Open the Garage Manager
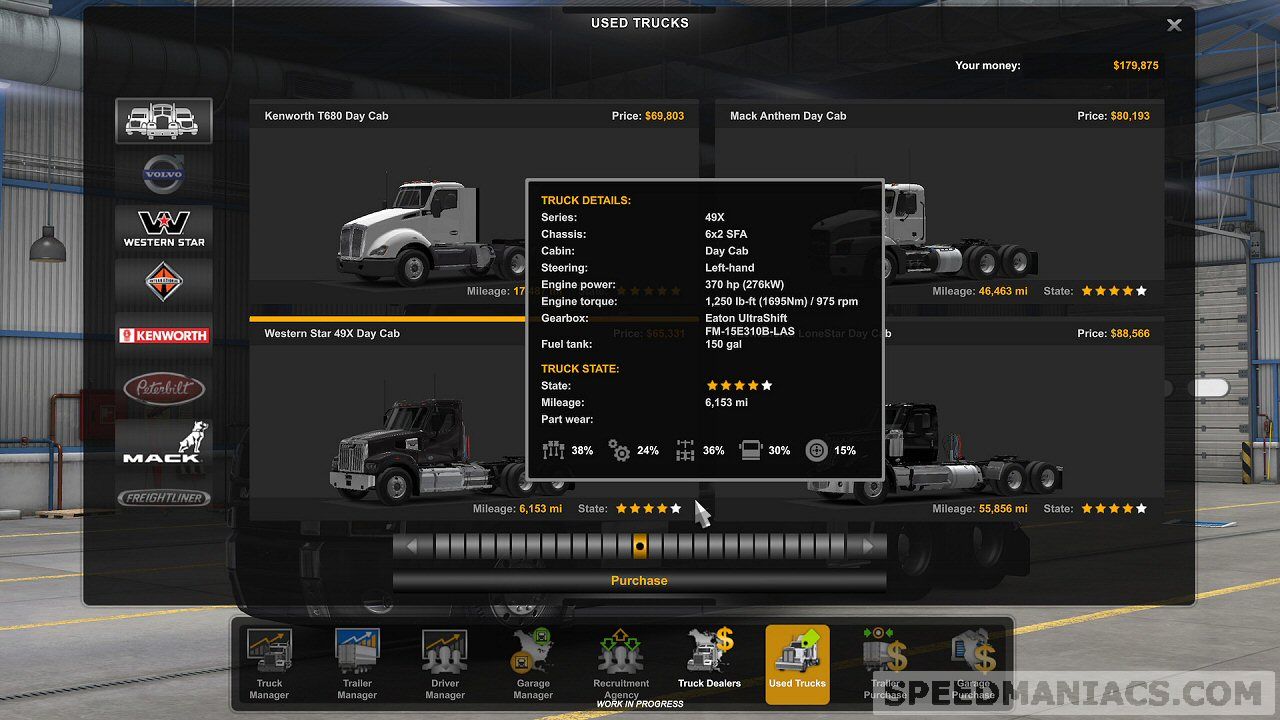1280x720 pixels. pyautogui.click(x=533, y=663)
